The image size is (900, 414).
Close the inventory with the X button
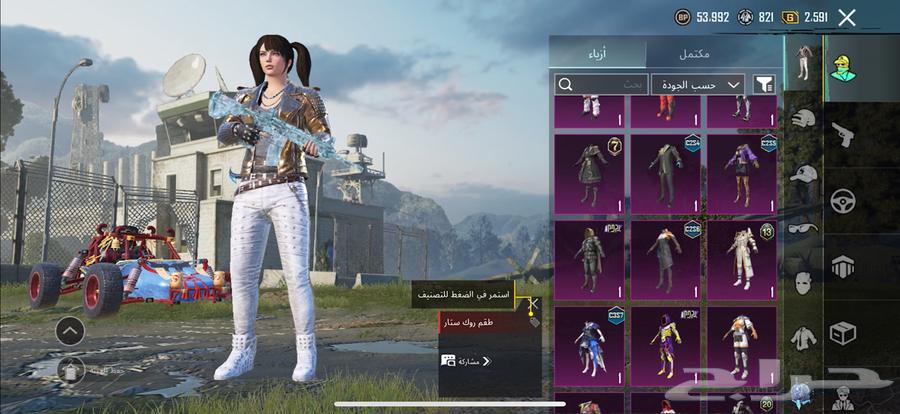847,17
